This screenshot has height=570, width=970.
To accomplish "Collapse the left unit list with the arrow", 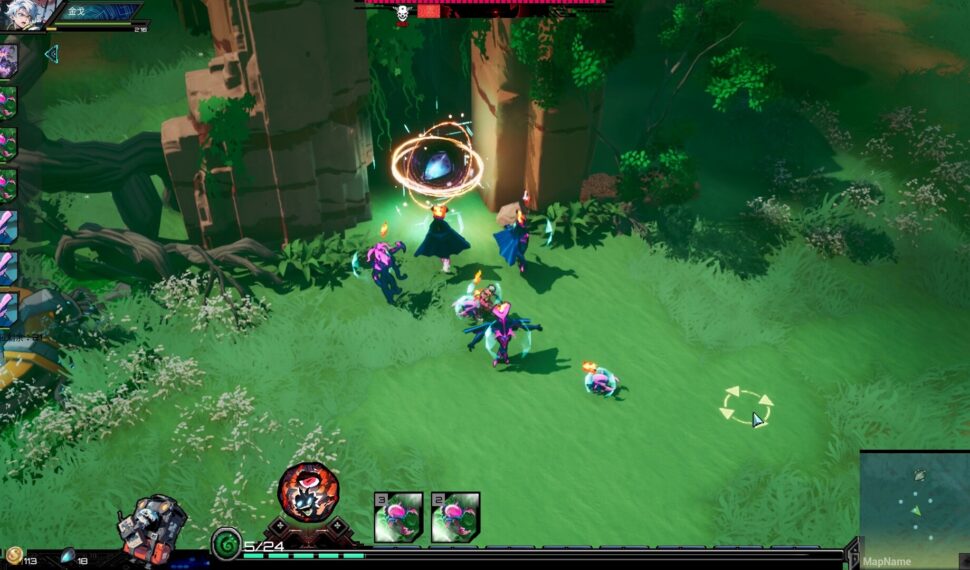I will pos(52,54).
